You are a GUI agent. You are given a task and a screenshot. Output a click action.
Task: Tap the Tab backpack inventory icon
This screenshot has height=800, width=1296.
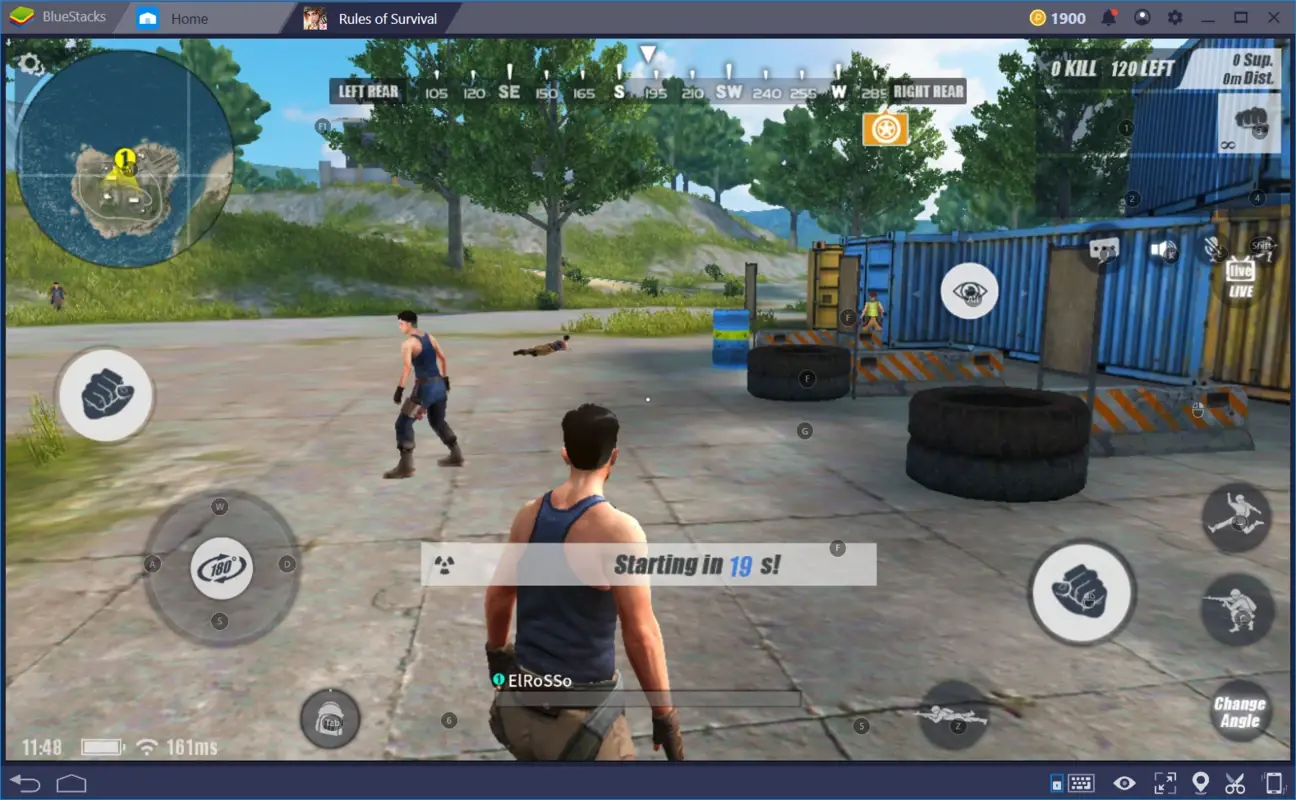330,718
